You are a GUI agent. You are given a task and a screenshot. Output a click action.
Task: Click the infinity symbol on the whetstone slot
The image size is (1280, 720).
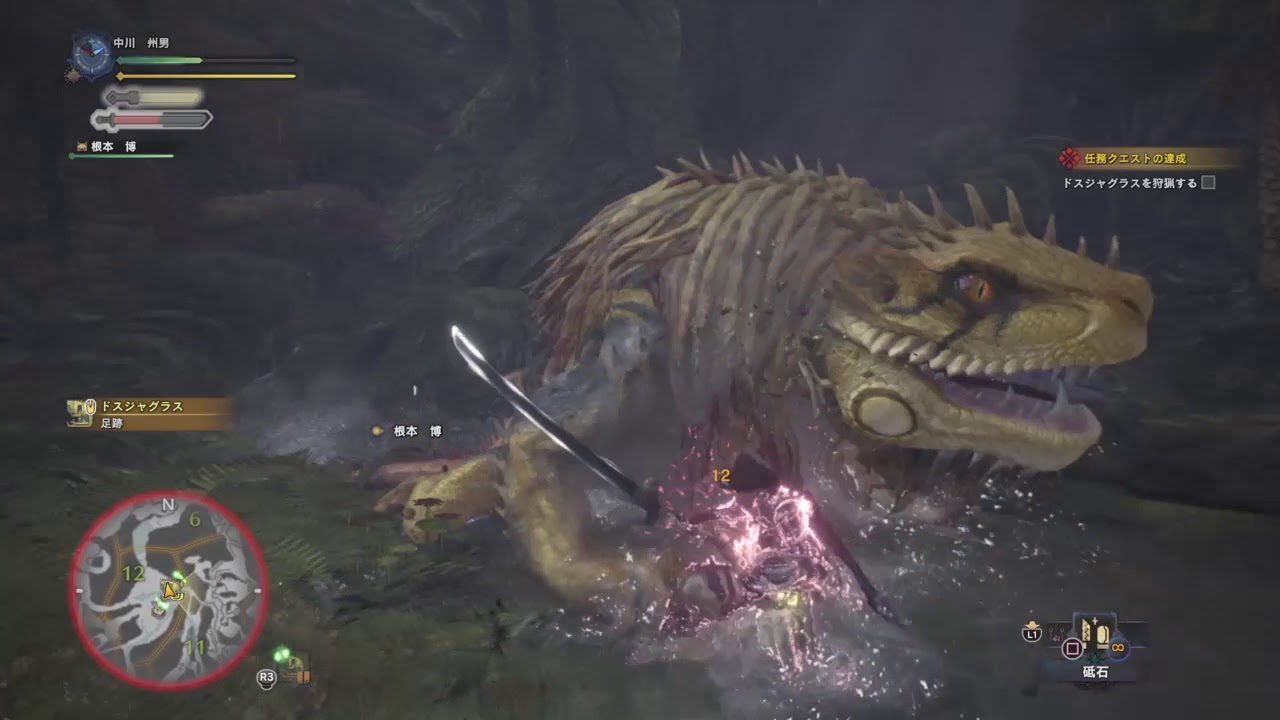(x=1118, y=647)
